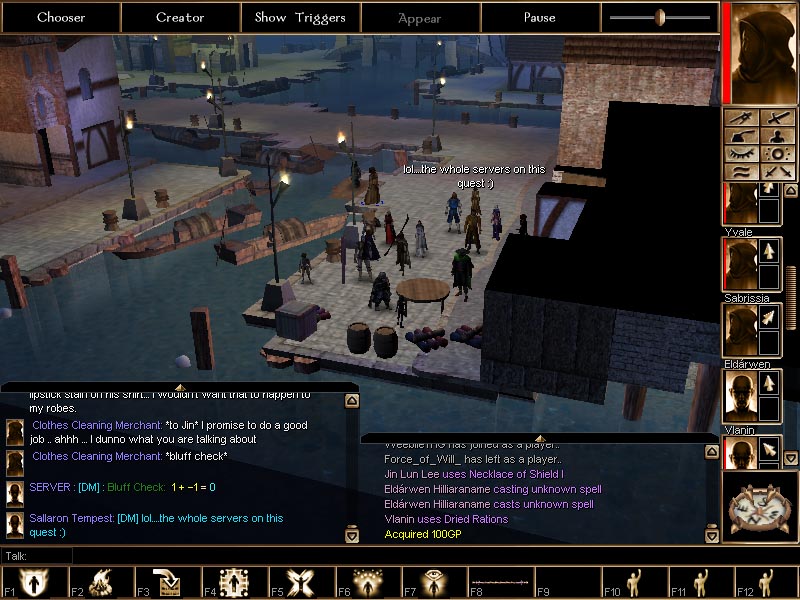The width and height of the screenshot is (800, 600).
Task: Select Eldárwen's bald head portrait
Action: (x=740, y=396)
